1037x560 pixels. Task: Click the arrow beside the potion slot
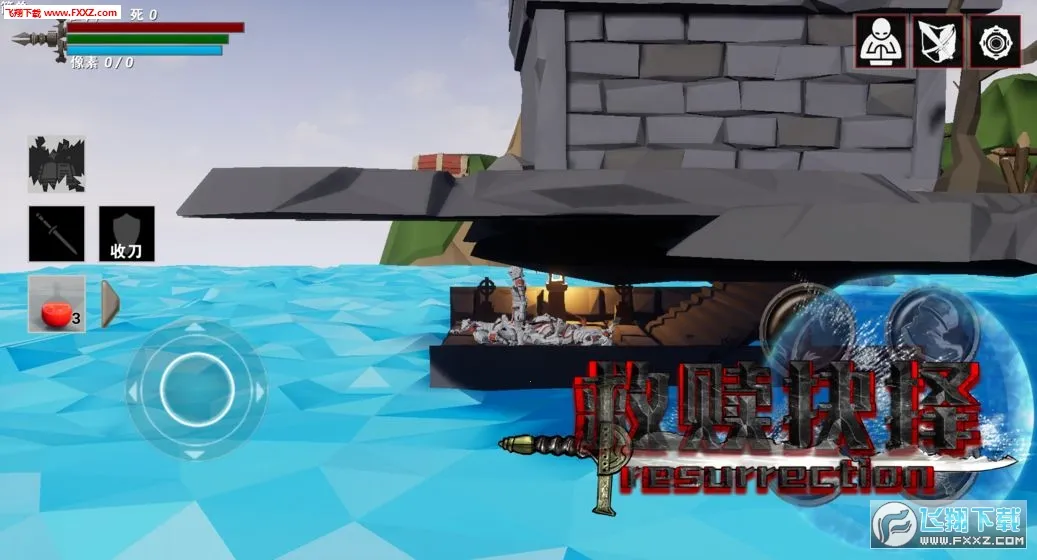(110, 304)
